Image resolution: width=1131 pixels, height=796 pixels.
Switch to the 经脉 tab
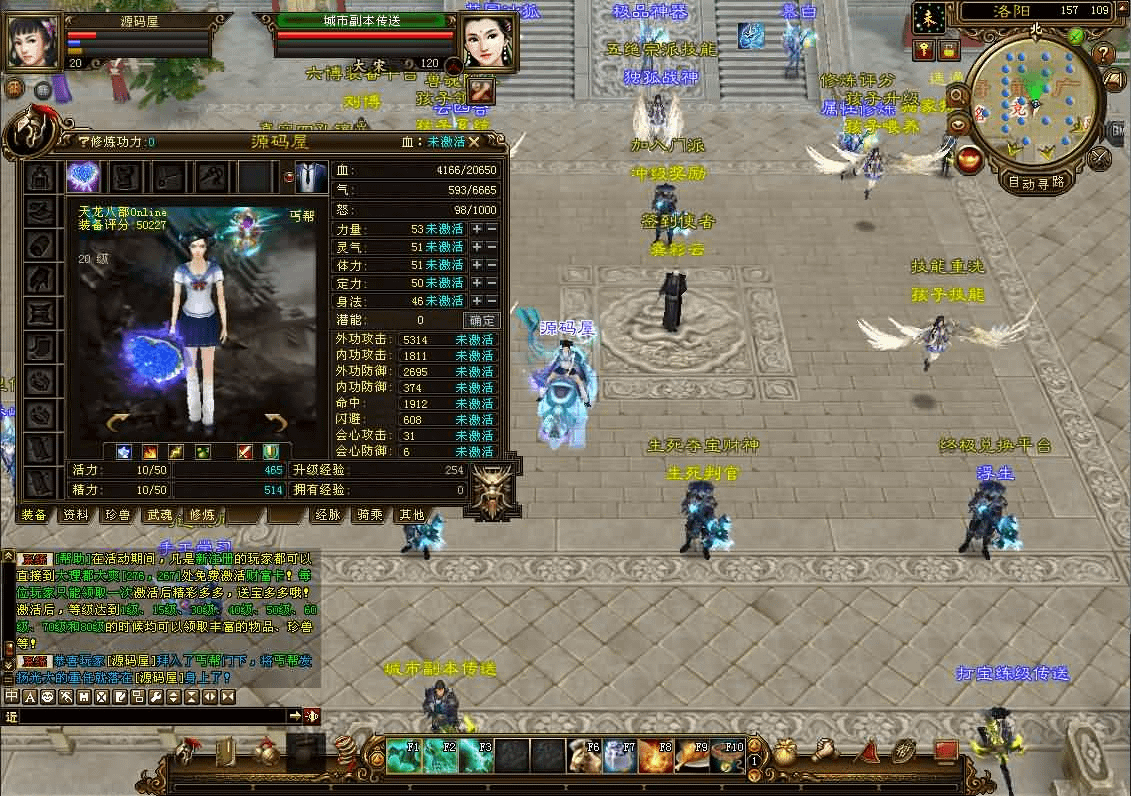tap(328, 515)
